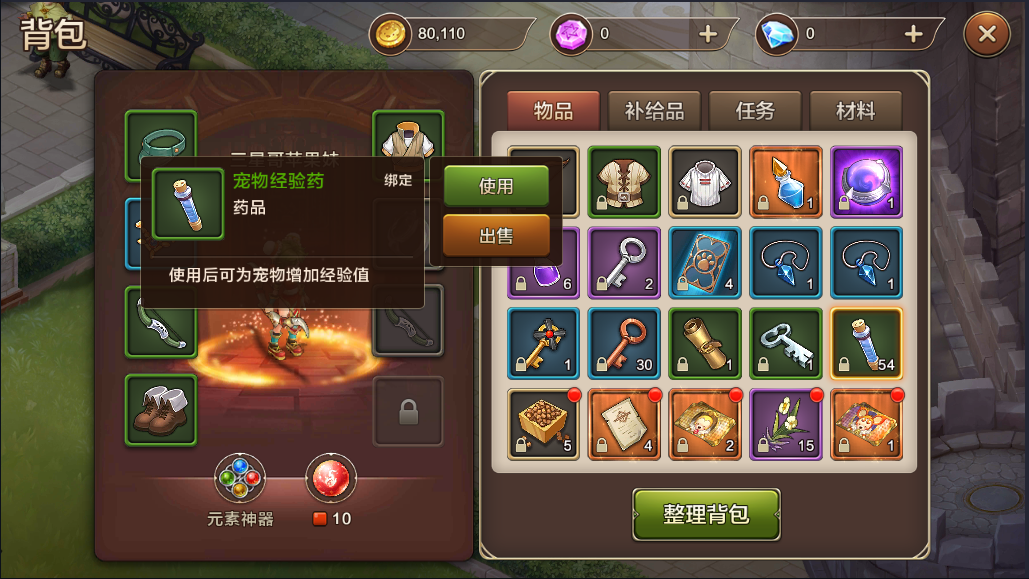Viewport: 1029px width, 579px height.
Task: Click the green scroll inventory item
Action: click(704, 343)
